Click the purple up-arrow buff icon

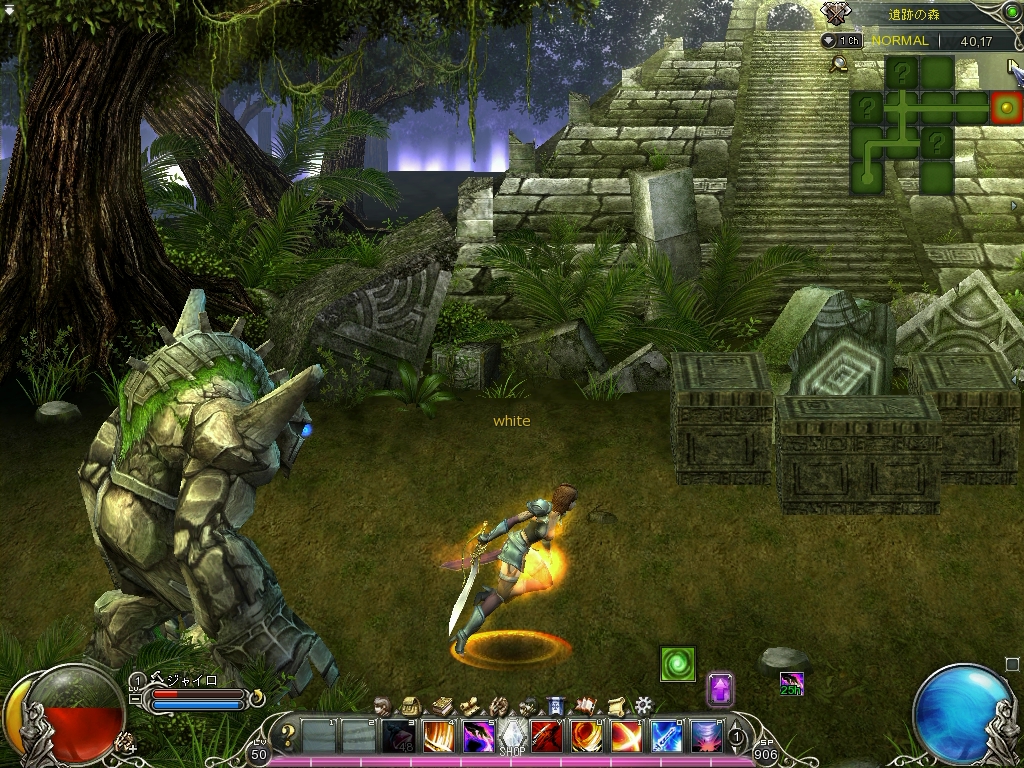[720, 688]
